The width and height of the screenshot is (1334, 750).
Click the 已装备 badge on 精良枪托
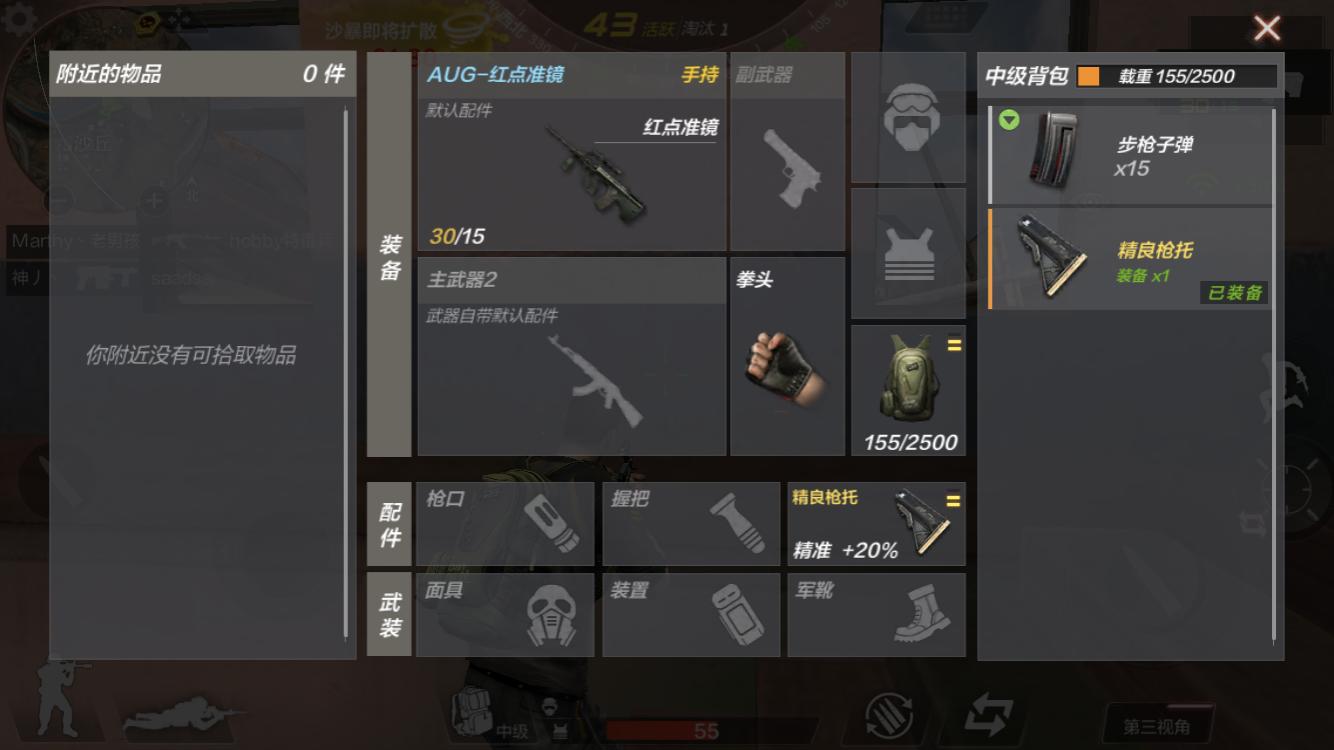pyautogui.click(x=1233, y=292)
